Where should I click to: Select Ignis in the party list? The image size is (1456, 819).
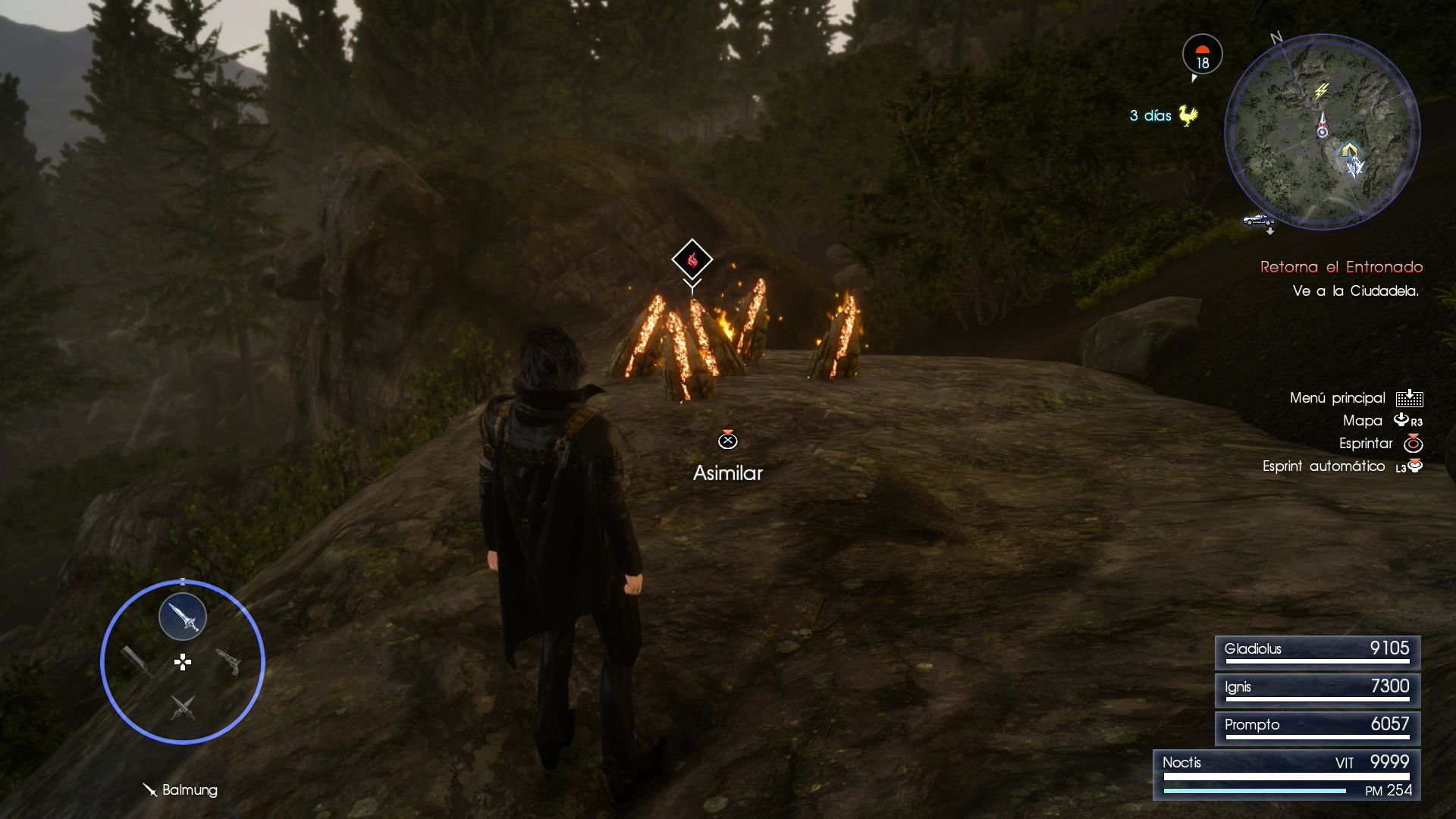point(1317,689)
